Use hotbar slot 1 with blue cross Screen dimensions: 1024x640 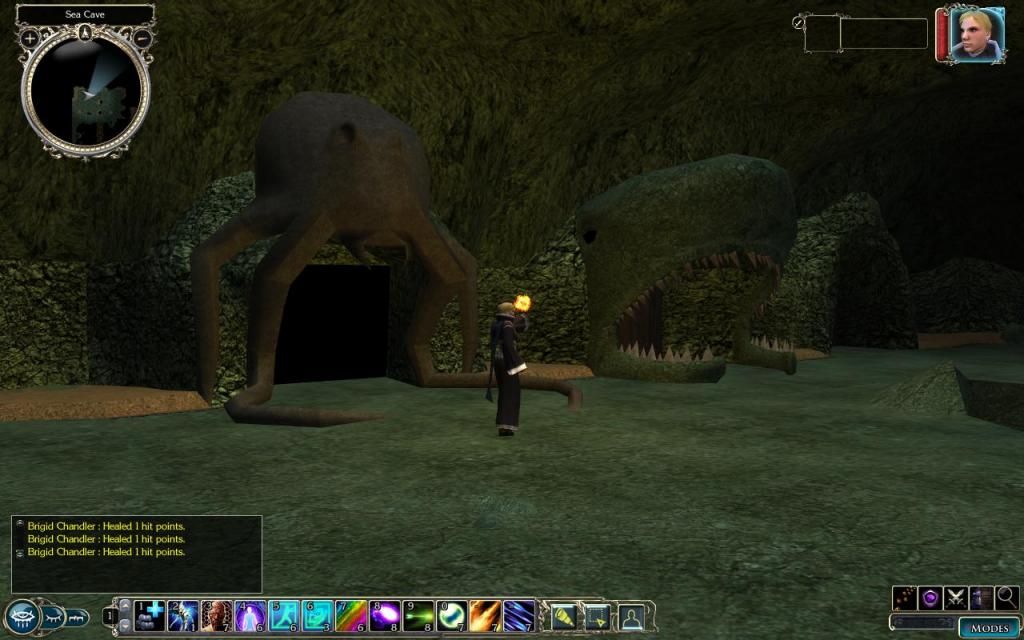pos(149,615)
